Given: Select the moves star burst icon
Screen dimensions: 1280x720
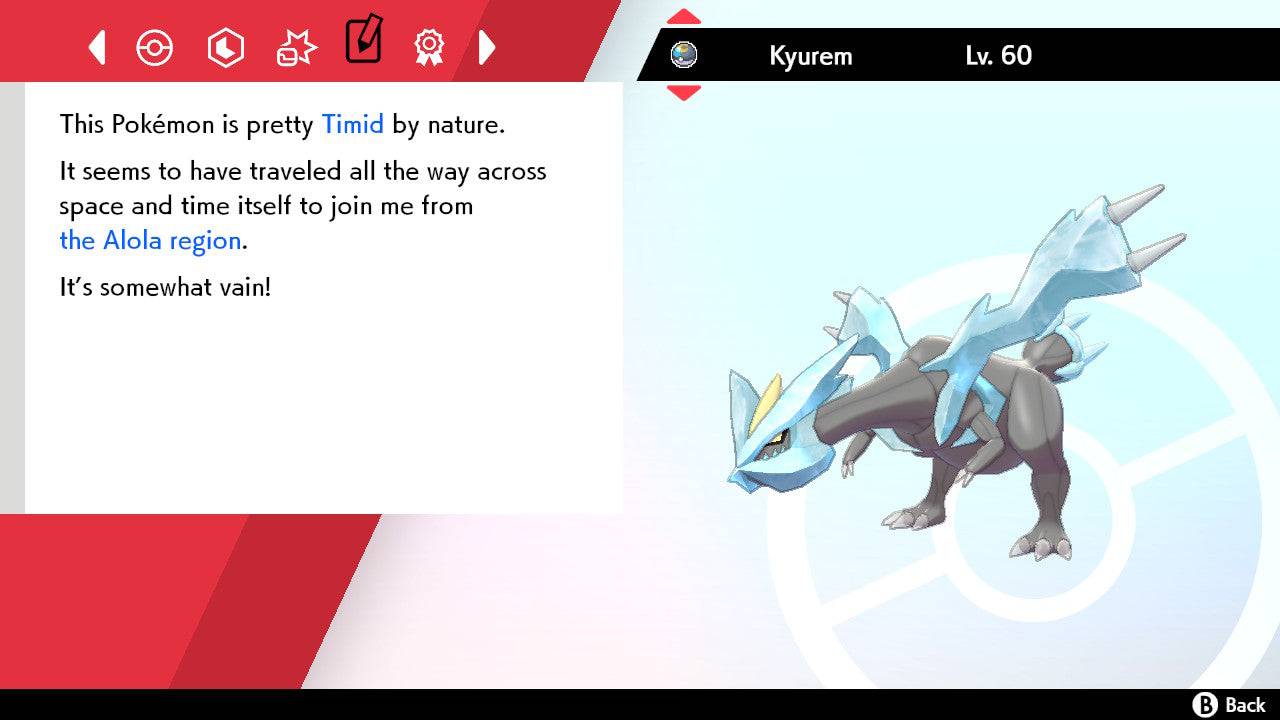Looking at the screenshot, I should 294,47.
